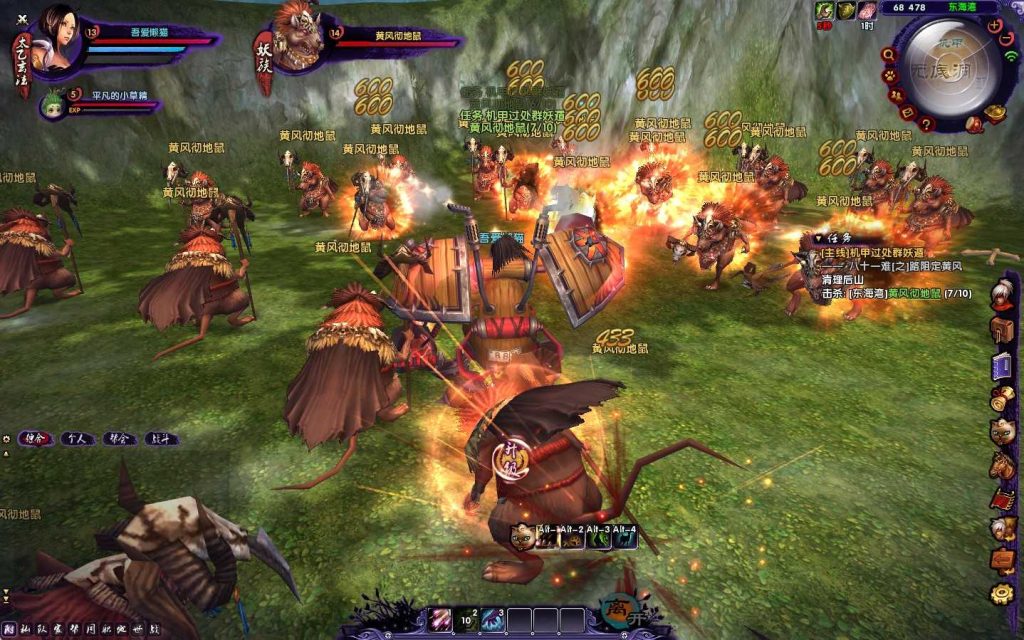Zoom in the minimap with the plus button
The height and width of the screenshot is (640, 1024).
[995, 26]
